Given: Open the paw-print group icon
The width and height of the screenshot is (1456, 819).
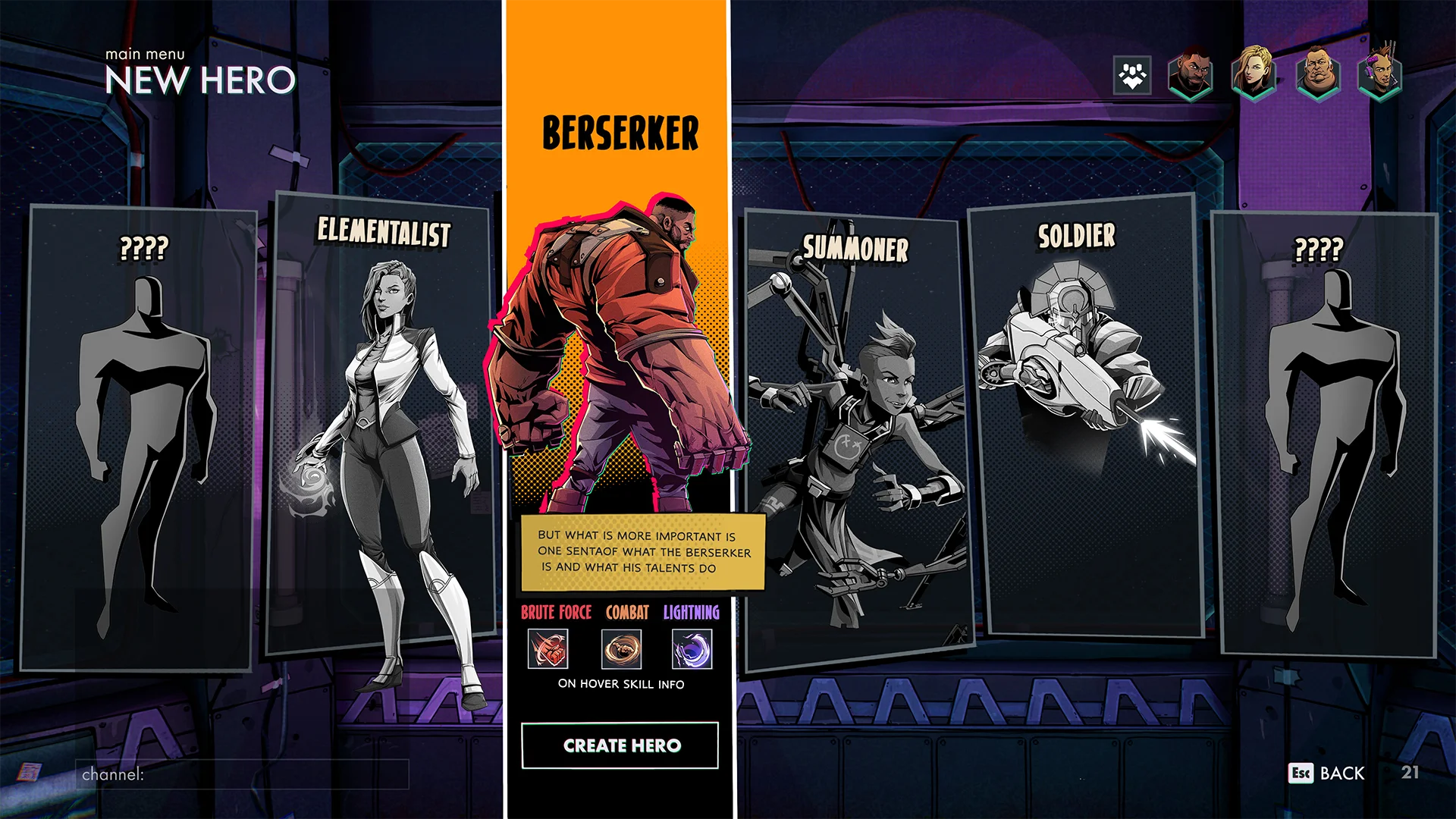Looking at the screenshot, I should coord(1132,75).
